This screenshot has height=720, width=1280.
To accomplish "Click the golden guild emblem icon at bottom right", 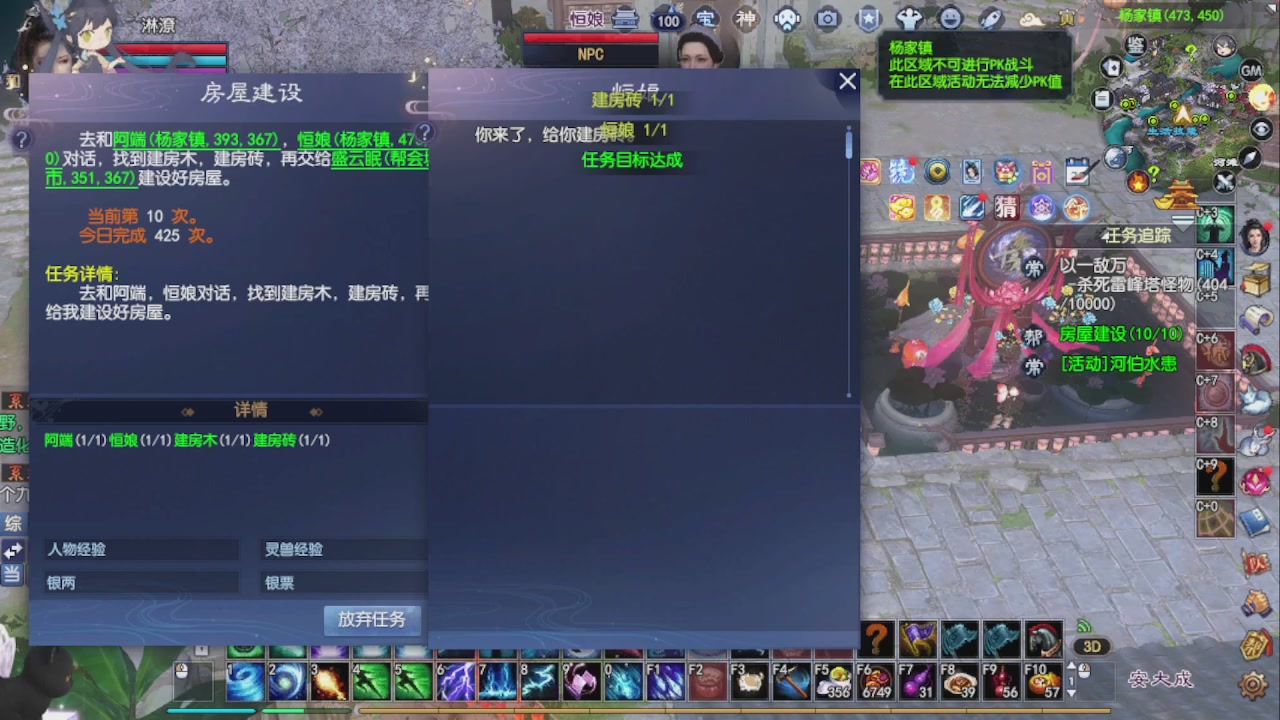I will (1253, 645).
